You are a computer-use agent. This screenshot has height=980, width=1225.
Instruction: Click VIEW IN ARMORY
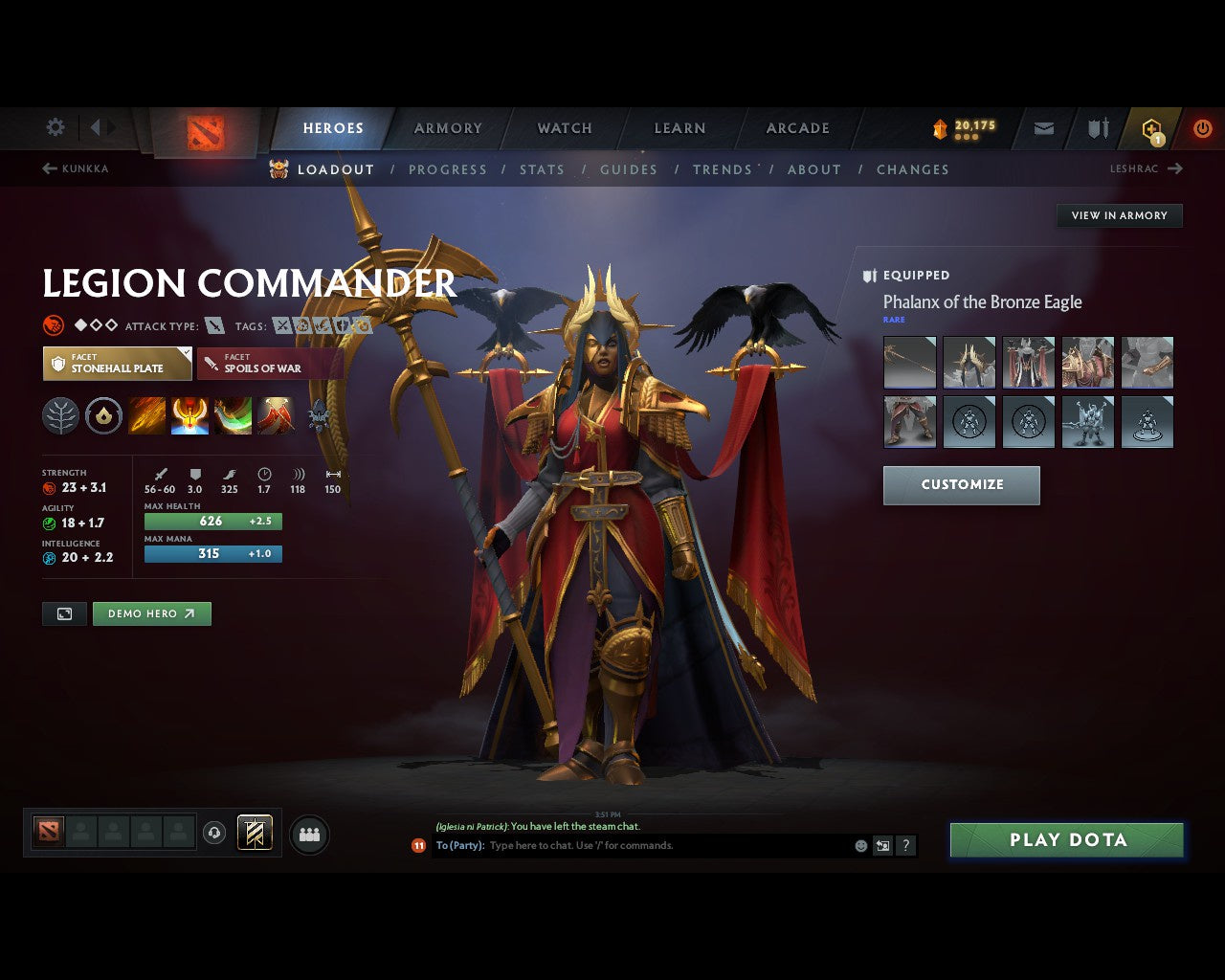[1119, 215]
